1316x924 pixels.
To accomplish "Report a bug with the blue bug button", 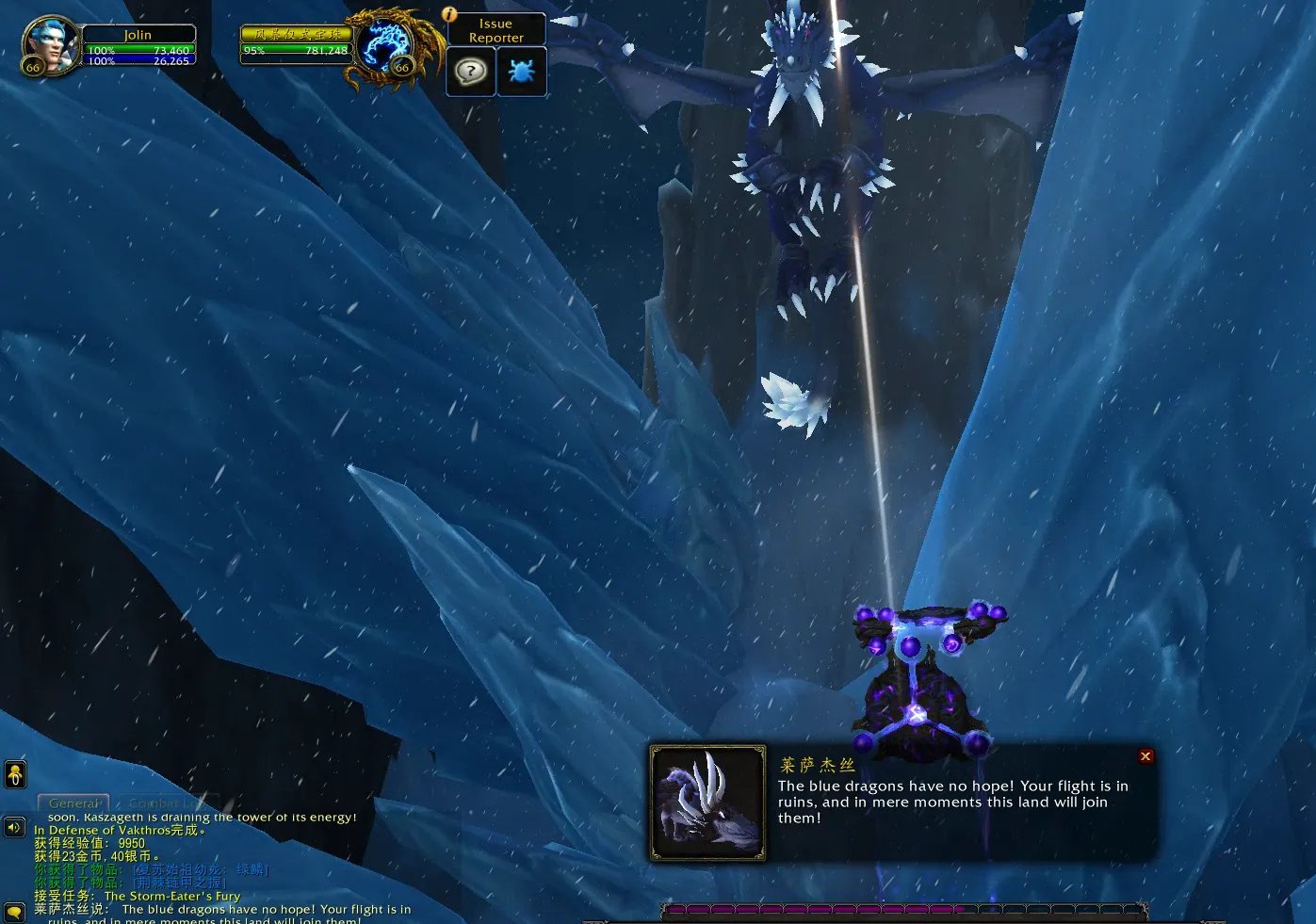I will pyautogui.click(x=521, y=71).
